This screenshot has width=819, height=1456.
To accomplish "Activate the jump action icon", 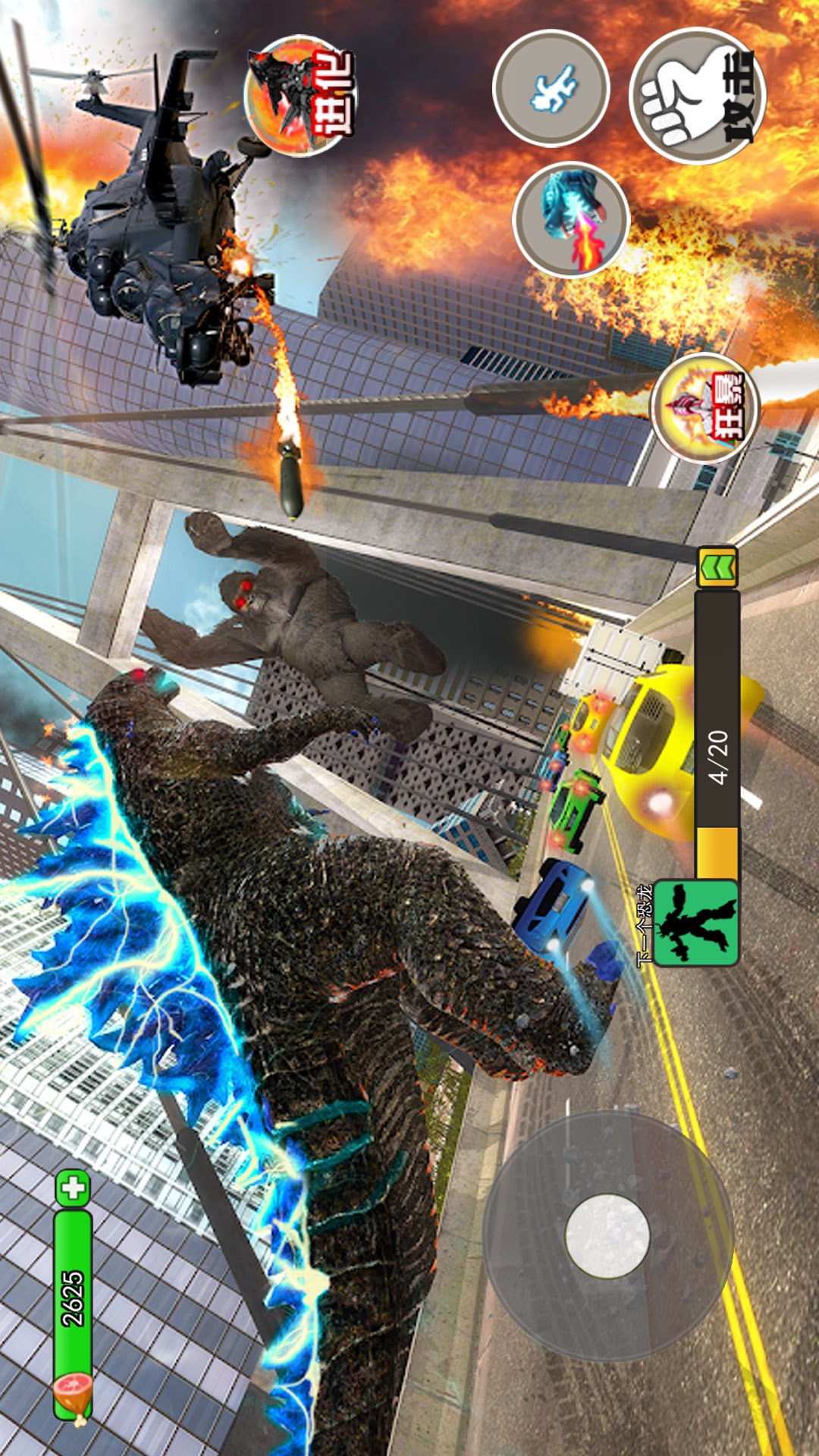I will 551,88.
